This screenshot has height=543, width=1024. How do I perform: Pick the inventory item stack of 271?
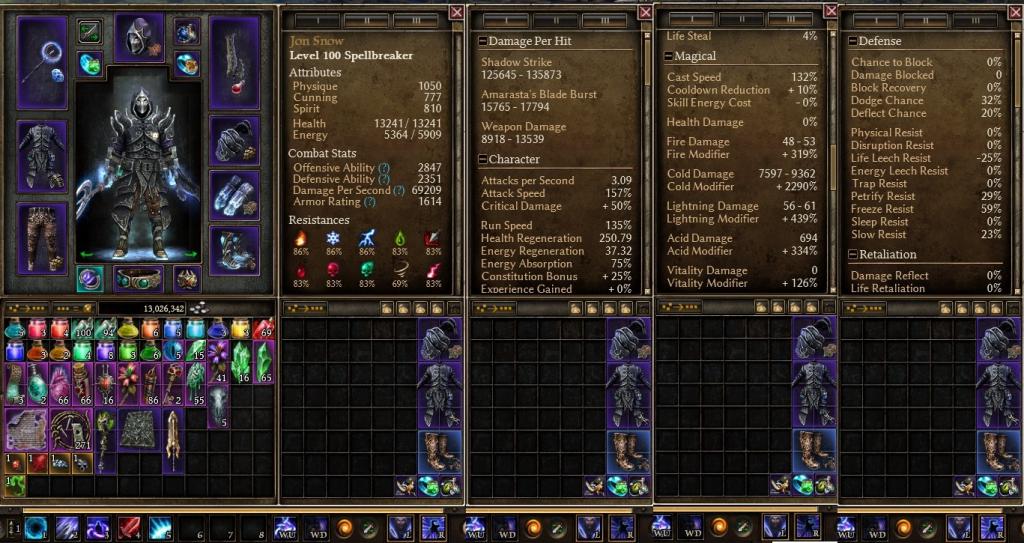pos(70,429)
